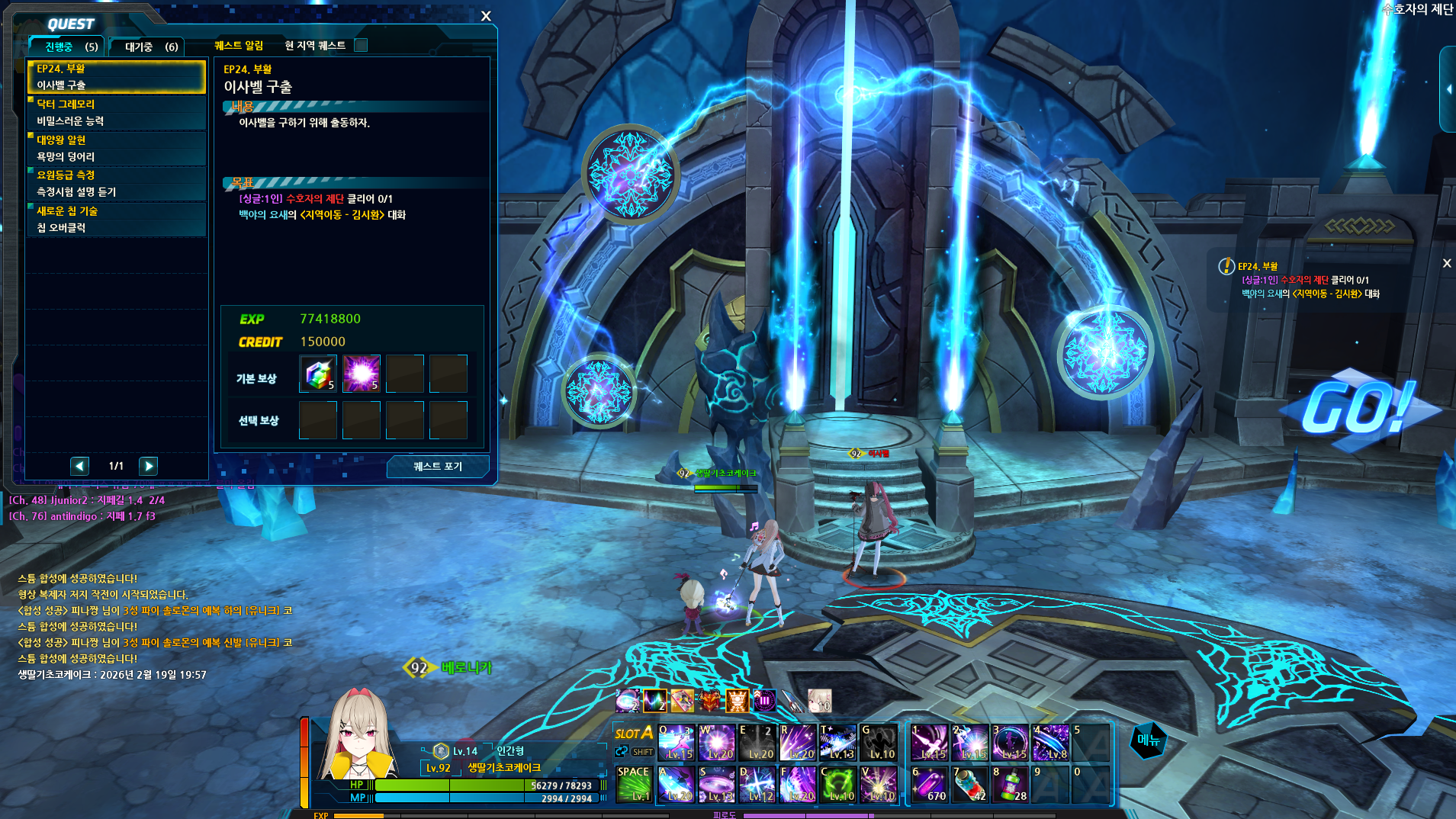Screen dimensions: 1456x819
Task: Close the Quest window
Action: 486,16
